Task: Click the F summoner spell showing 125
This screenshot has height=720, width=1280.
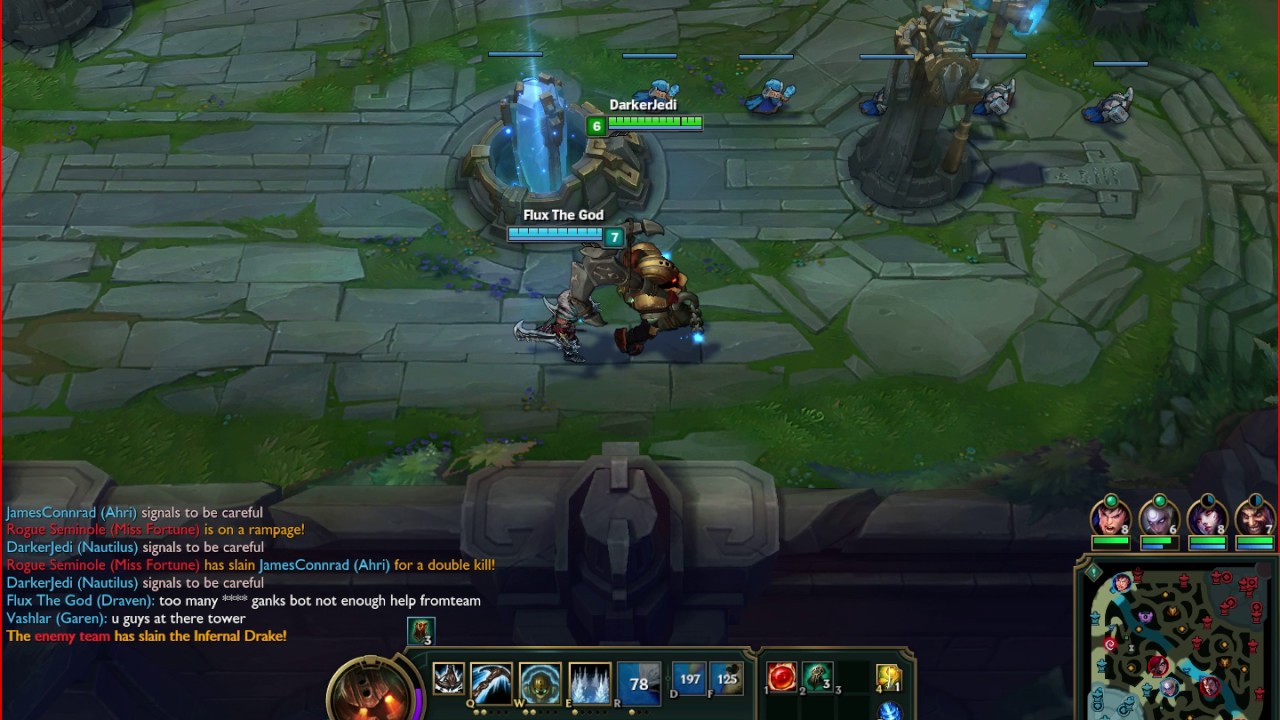Action: click(727, 679)
